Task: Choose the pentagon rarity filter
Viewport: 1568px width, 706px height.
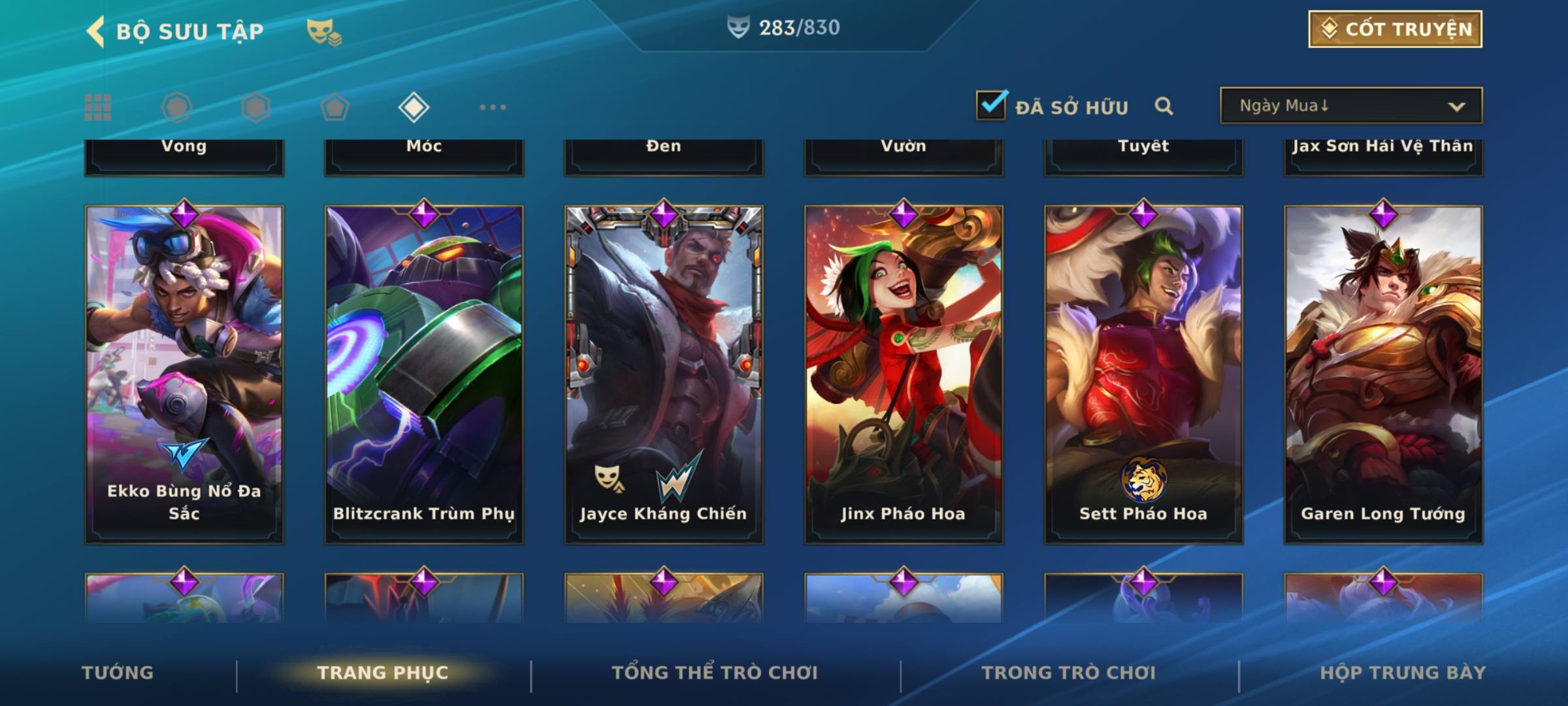Action: [x=335, y=107]
